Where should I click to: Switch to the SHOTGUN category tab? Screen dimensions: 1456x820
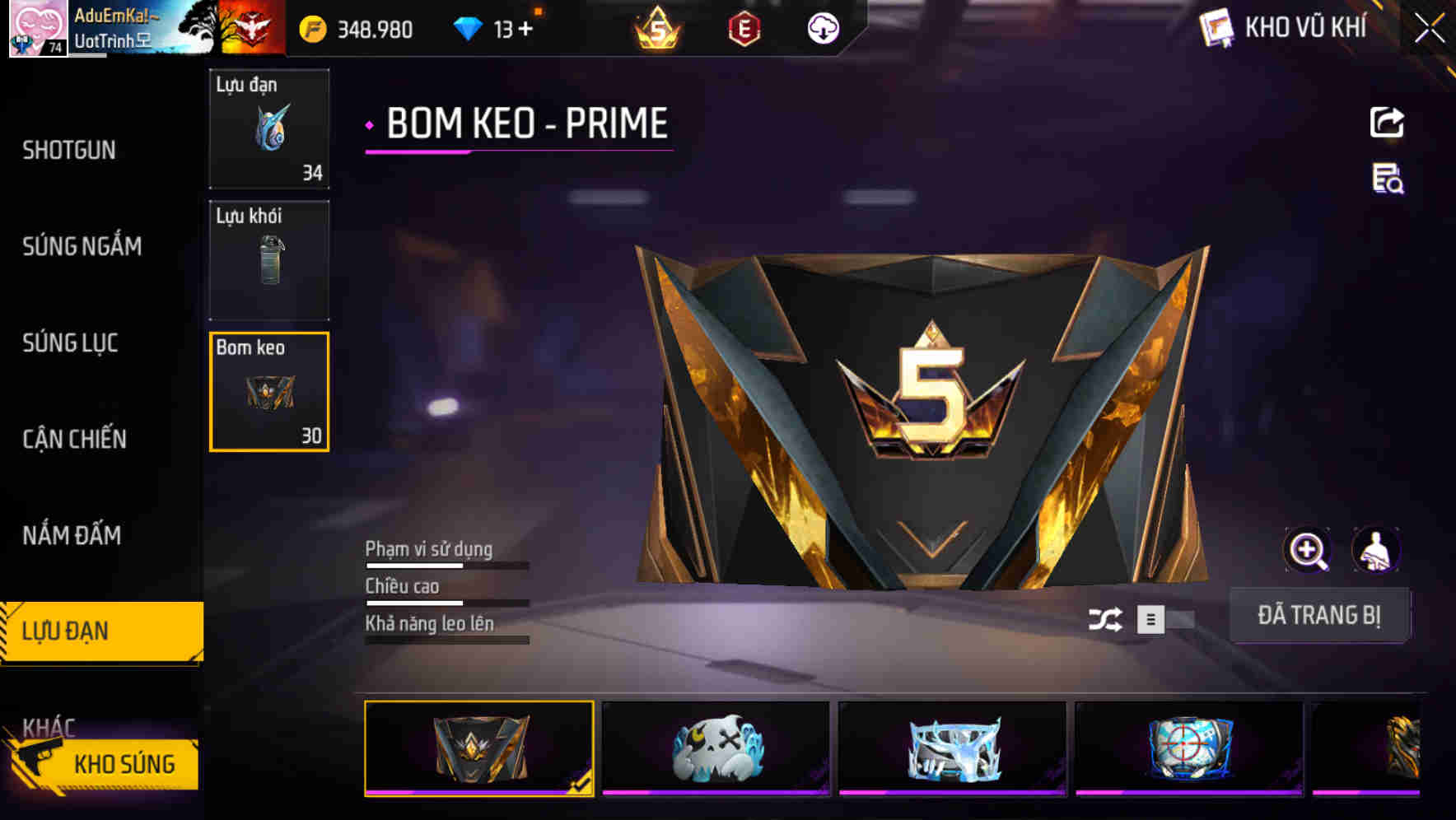pyautogui.click(x=70, y=151)
